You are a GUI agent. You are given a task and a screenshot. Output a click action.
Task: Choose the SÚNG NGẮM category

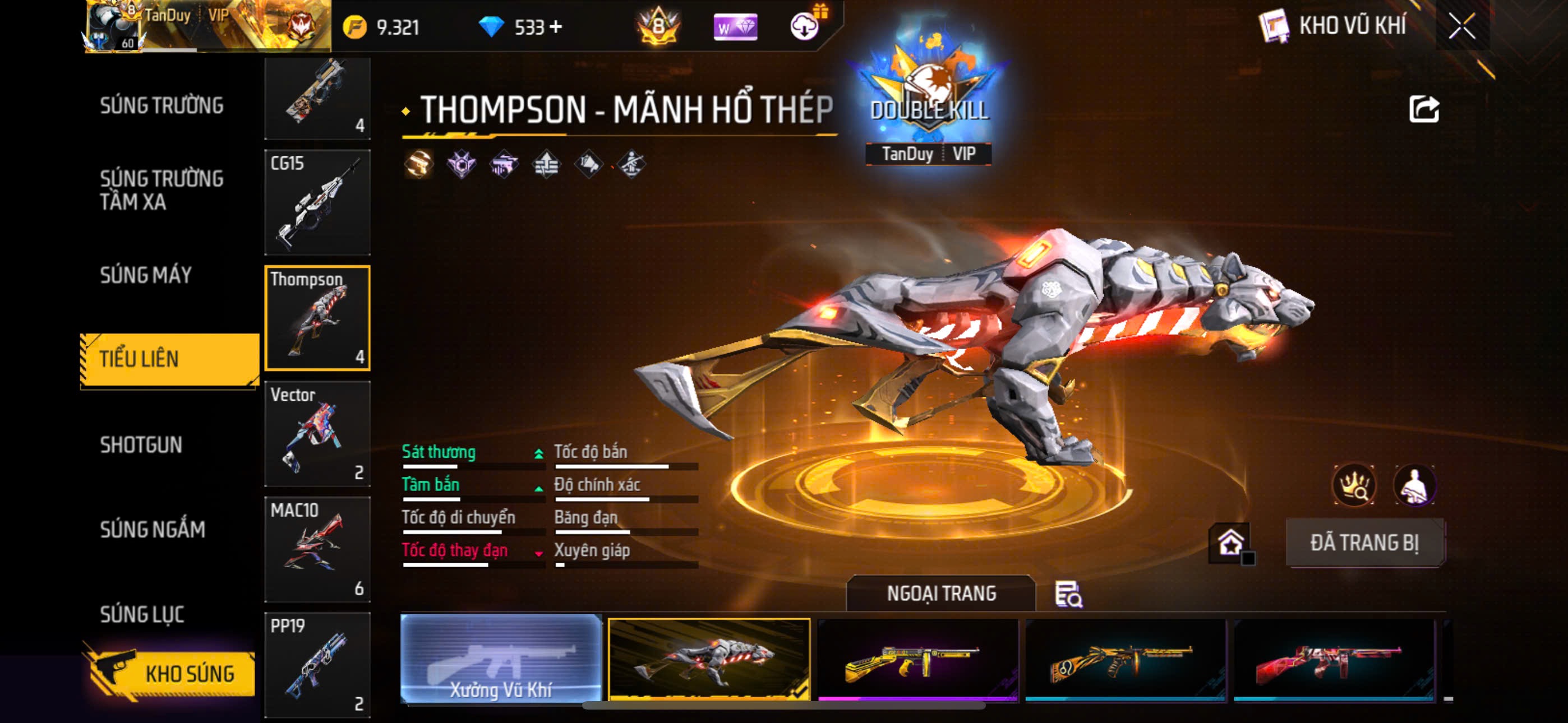coord(152,530)
